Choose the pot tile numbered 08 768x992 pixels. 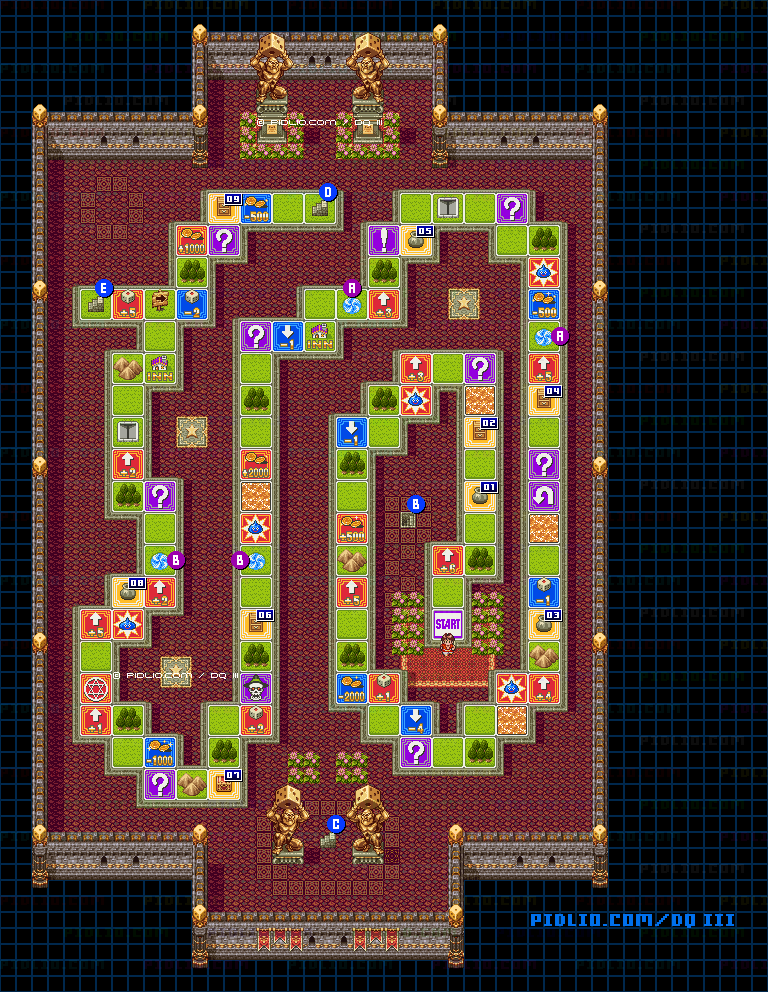point(128,592)
